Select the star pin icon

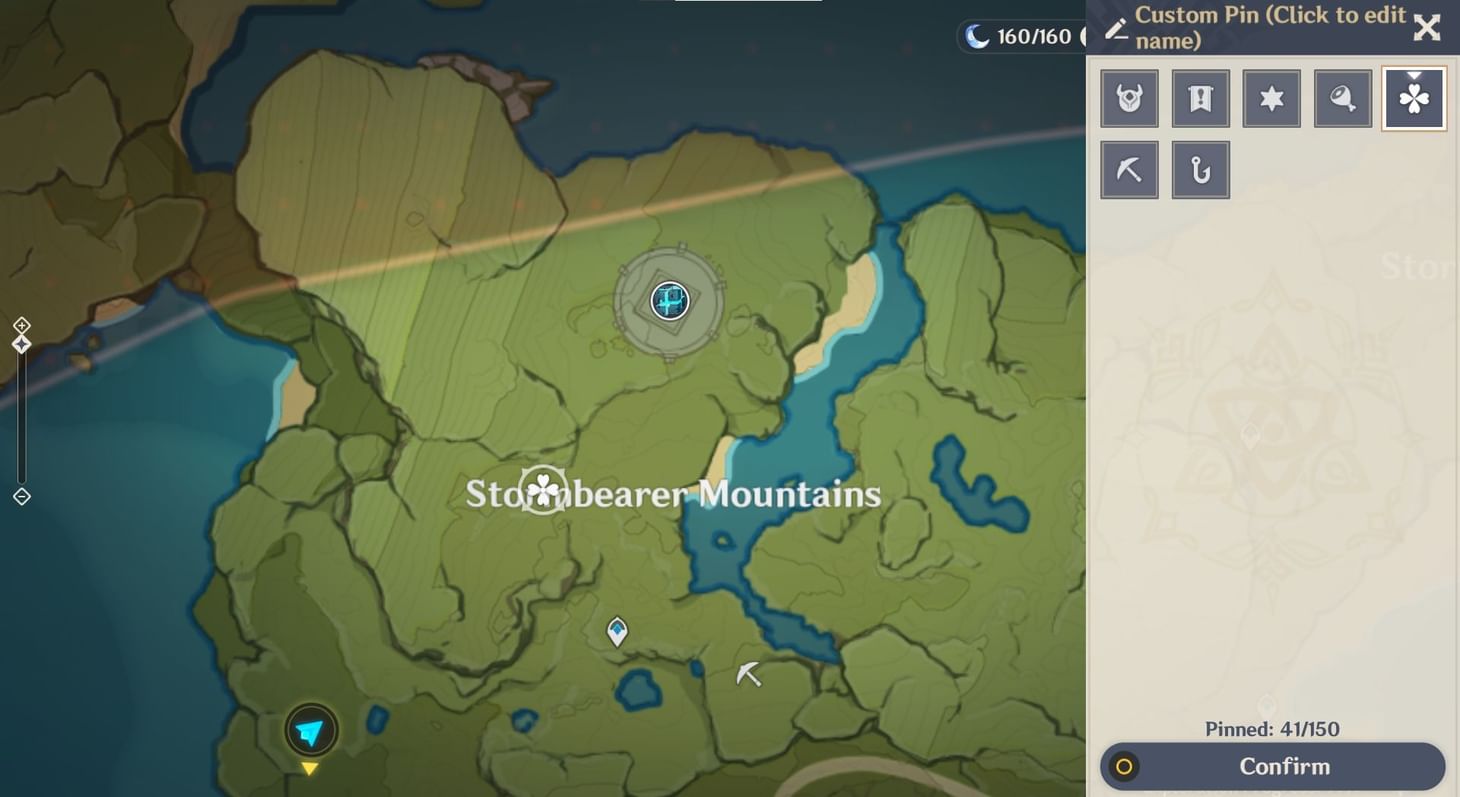1271,98
